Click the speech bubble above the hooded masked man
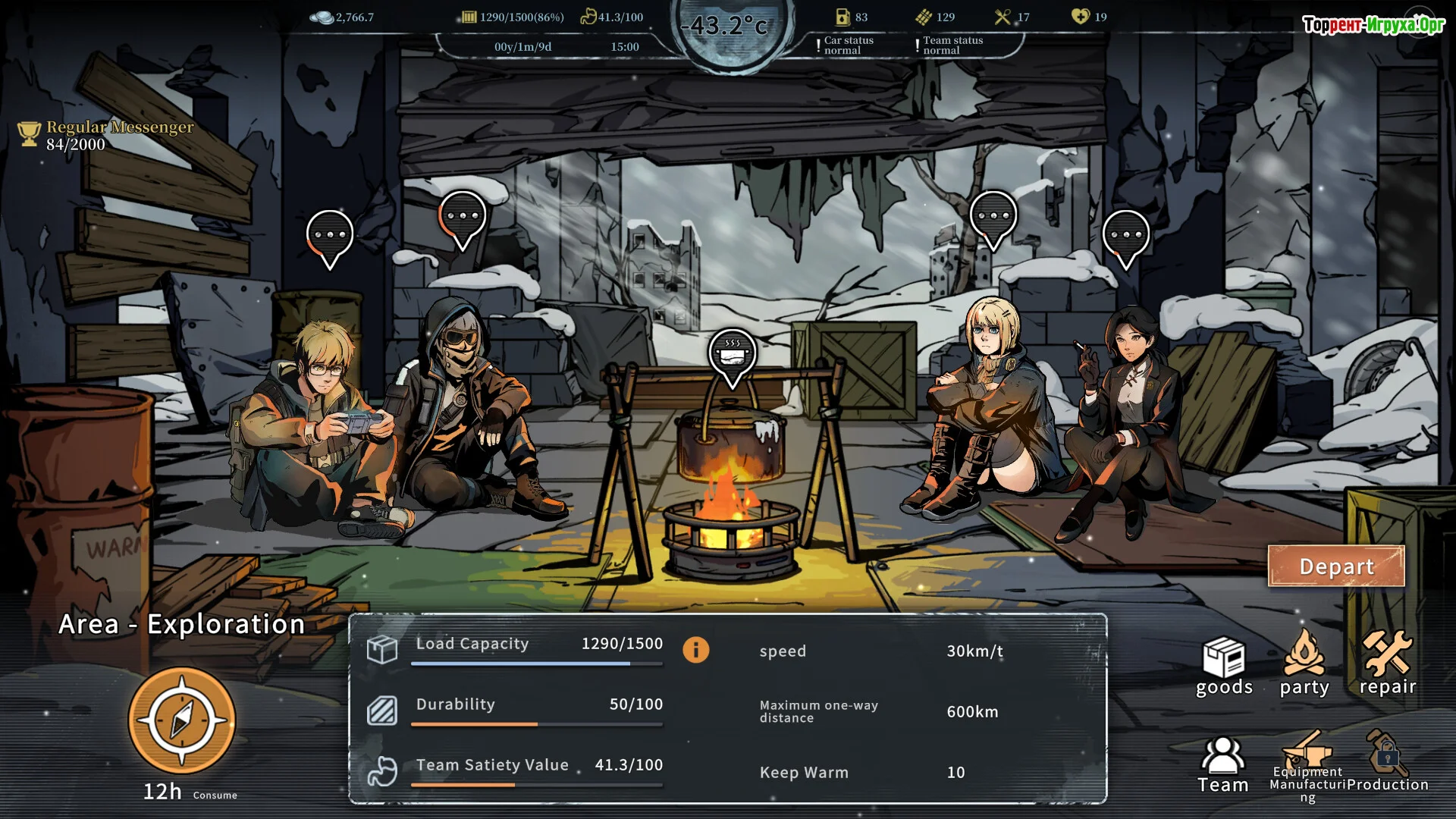This screenshot has height=819, width=1456. (462, 218)
